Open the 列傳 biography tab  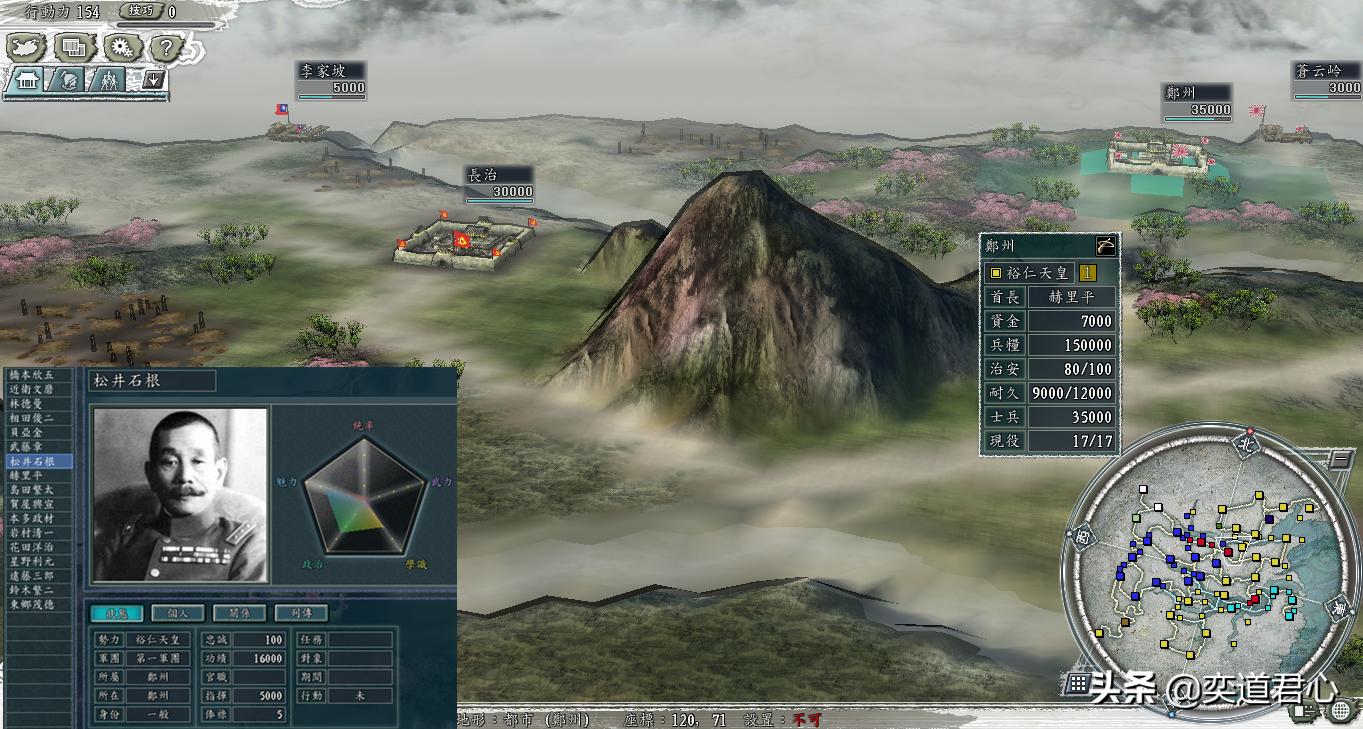click(300, 613)
